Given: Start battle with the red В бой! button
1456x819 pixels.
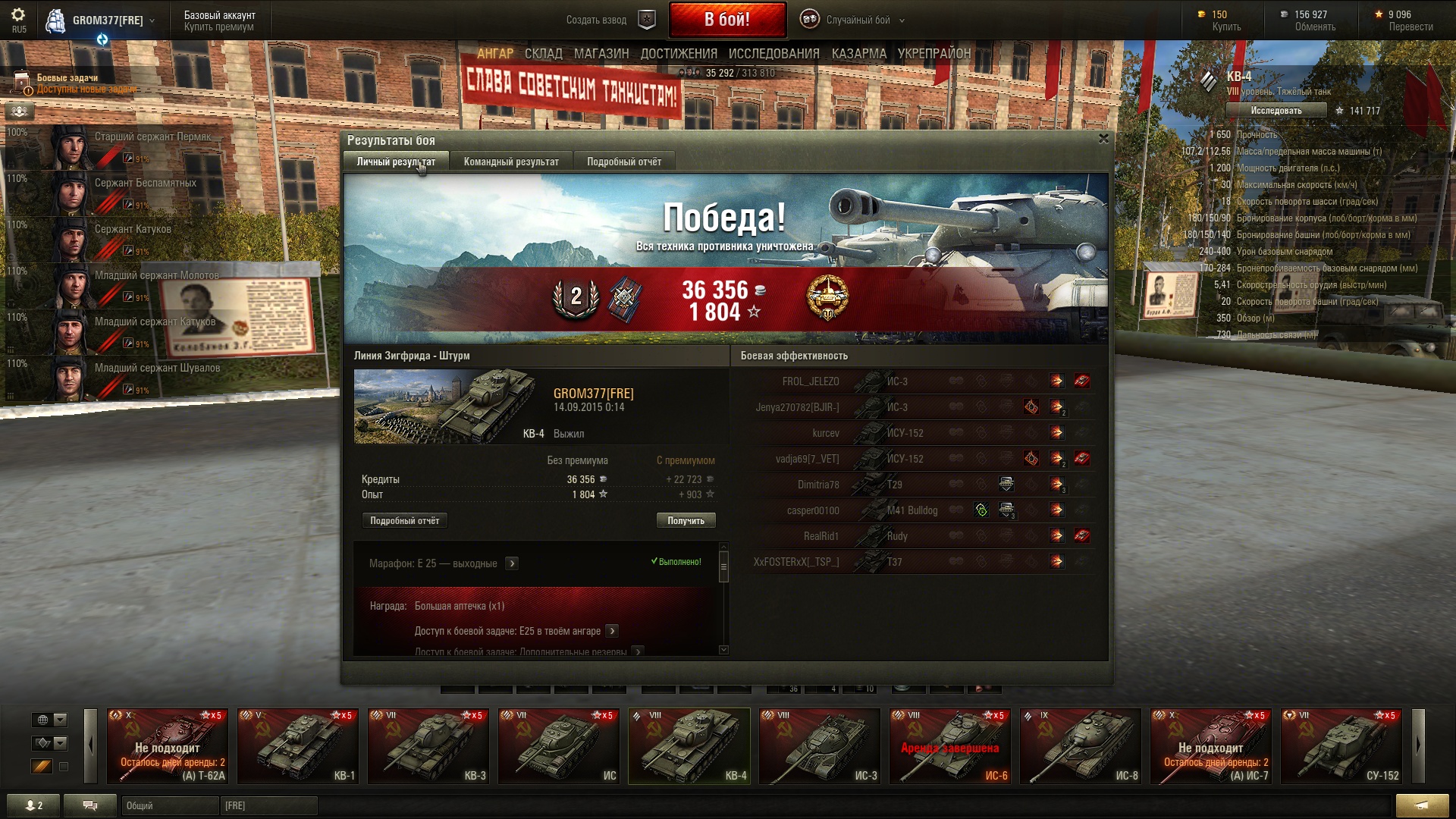Looking at the screenshot, I should pos(726,20).
